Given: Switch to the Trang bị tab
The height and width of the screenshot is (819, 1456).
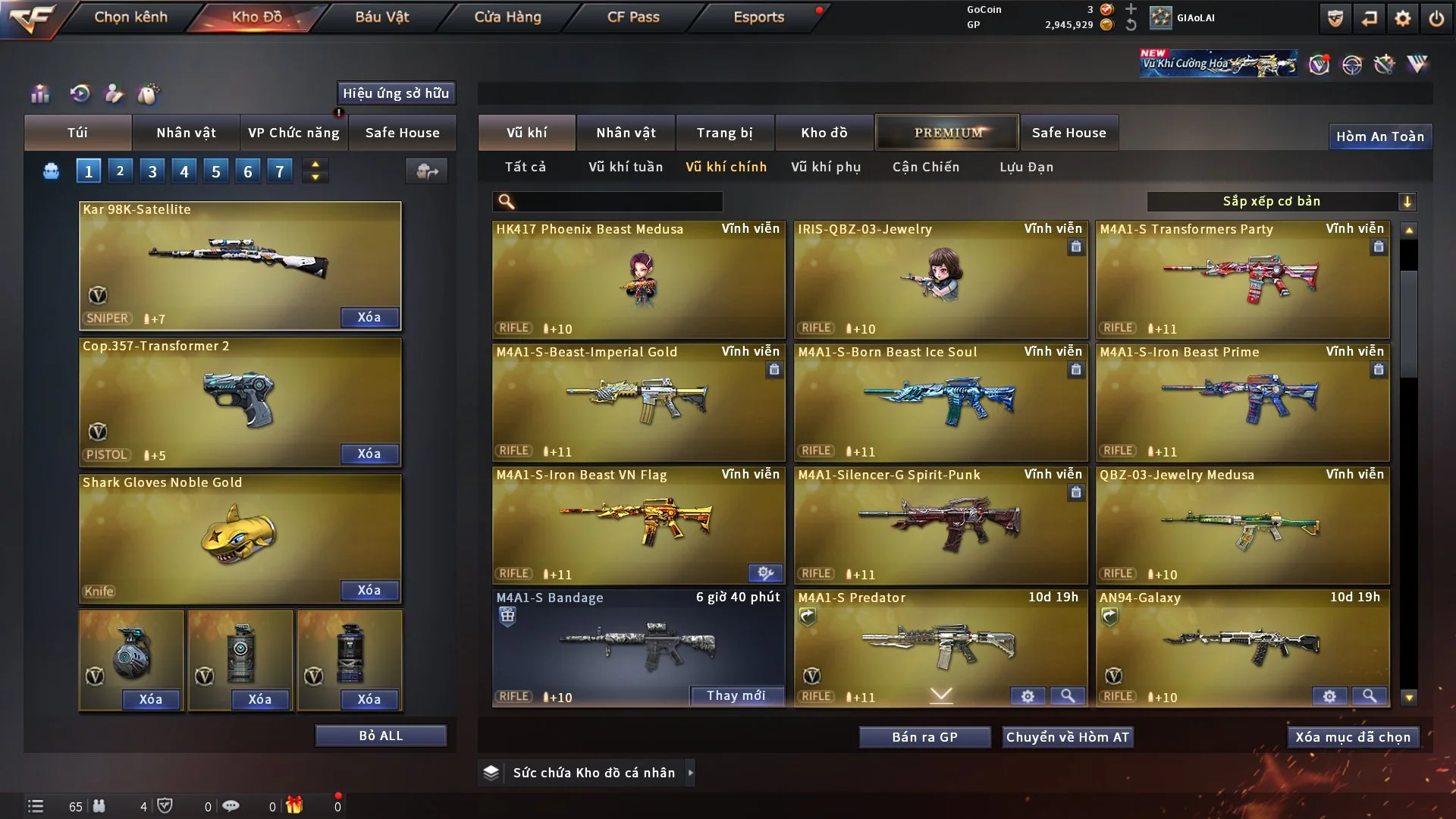Looking at the screenshot, I should pyautogui.click(x=724, y=133).
